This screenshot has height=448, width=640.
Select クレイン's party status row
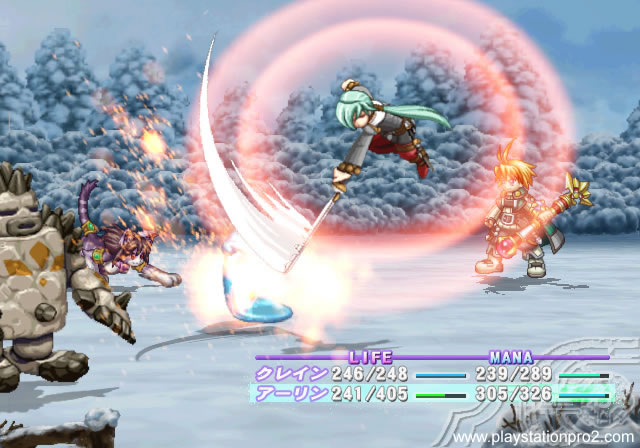430,375
